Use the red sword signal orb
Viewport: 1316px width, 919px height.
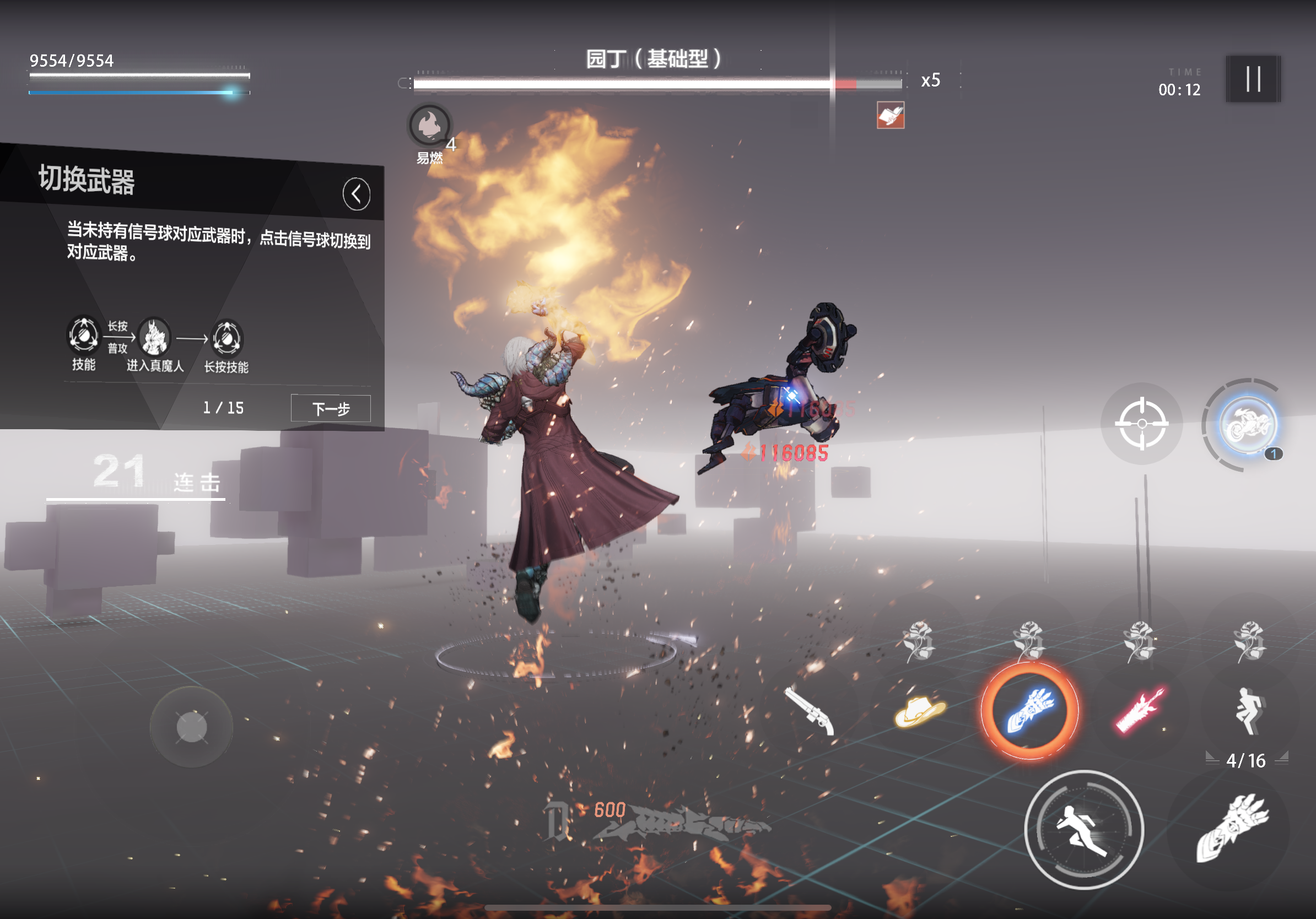(1140, 710)
